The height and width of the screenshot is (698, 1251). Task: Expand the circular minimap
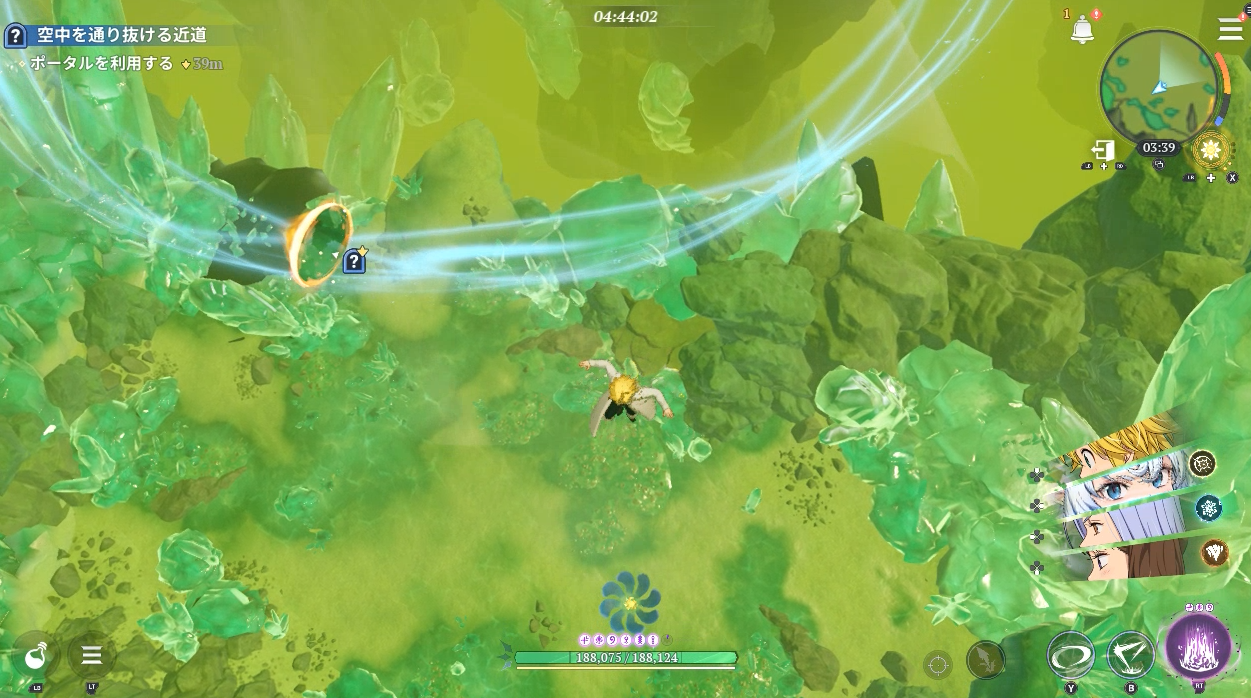tap(1158, 88)
